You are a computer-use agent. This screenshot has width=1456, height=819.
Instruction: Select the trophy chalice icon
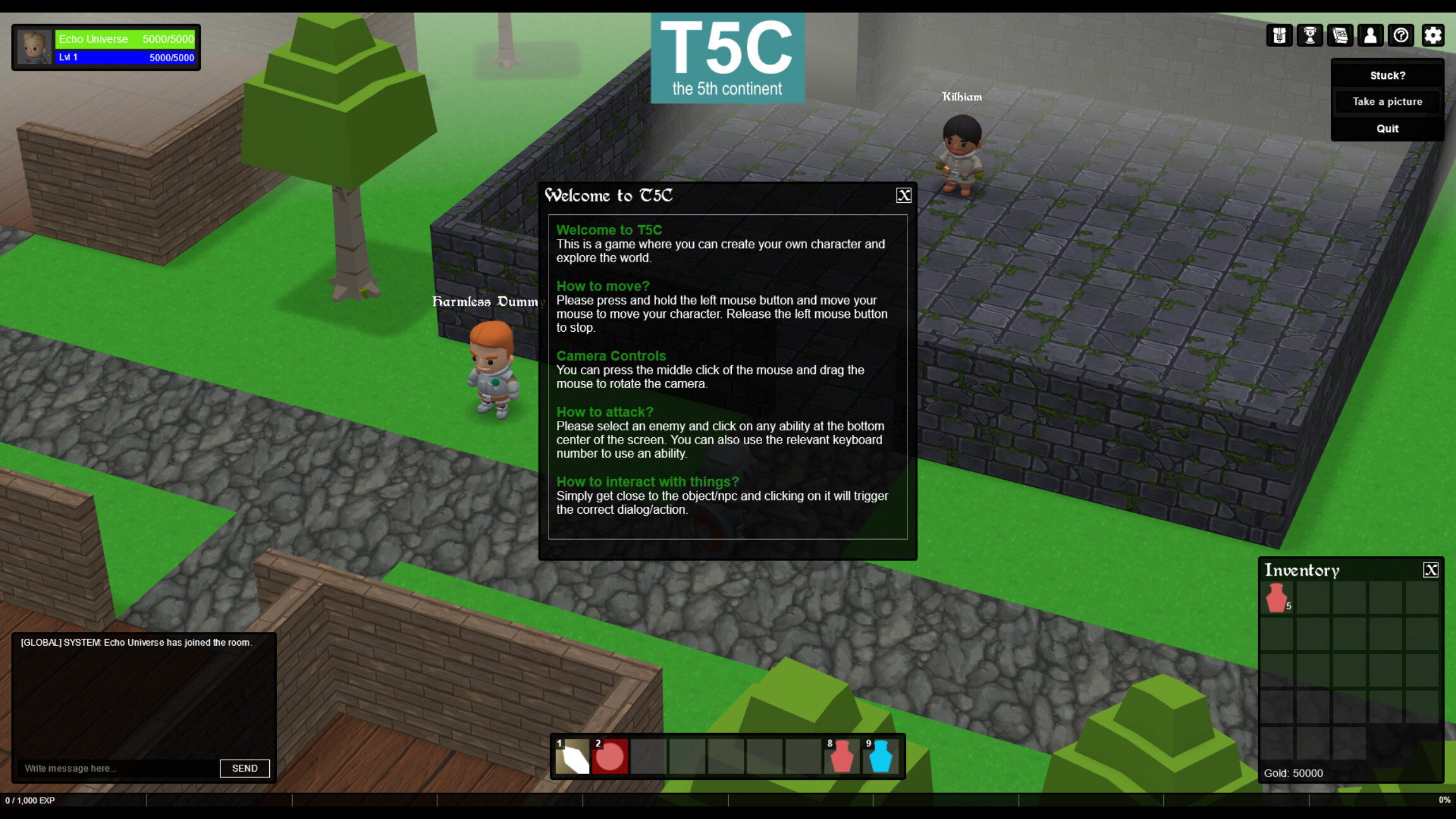click(1310, 35)
